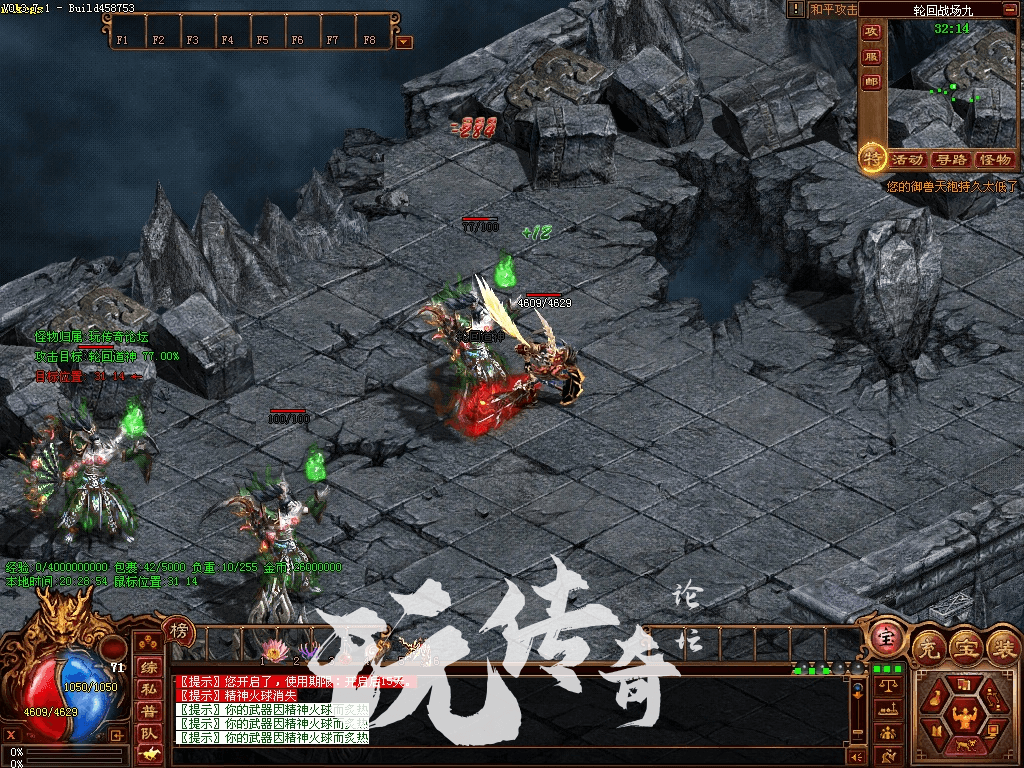
Task: Click the exclamation mark alert icon
Action: click(796, 9)
